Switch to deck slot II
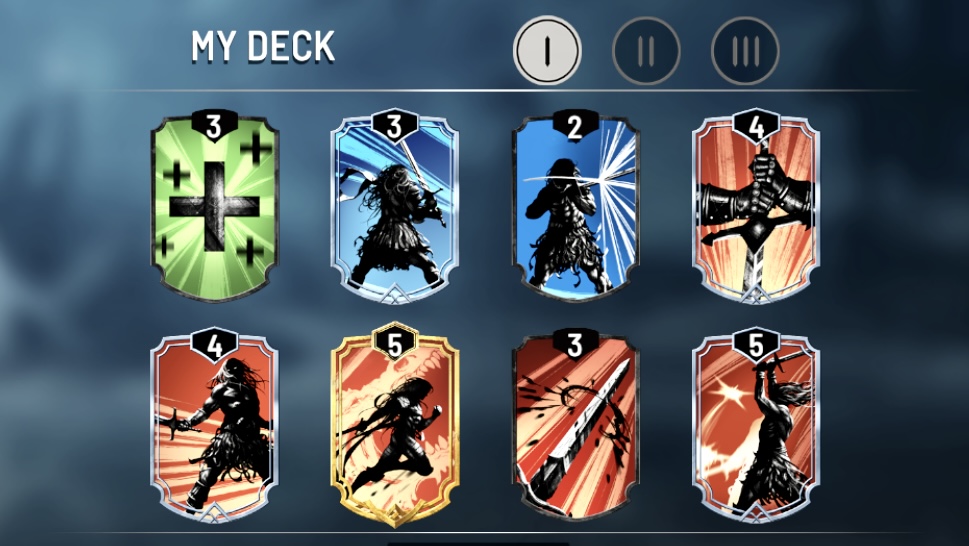Viewport: 969px width, 546px height. (646, 49)
